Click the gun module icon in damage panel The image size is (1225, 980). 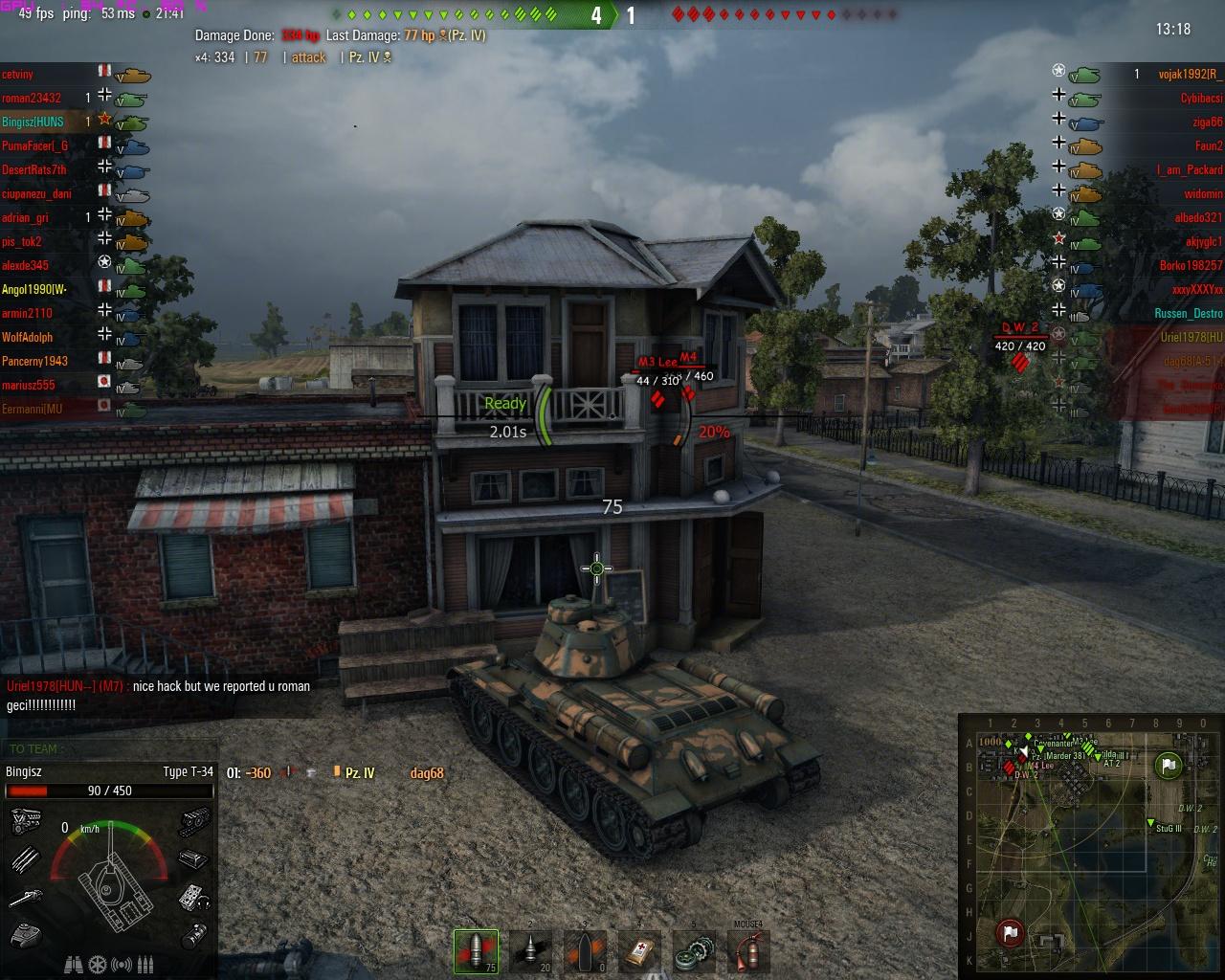tap(26, 898)
